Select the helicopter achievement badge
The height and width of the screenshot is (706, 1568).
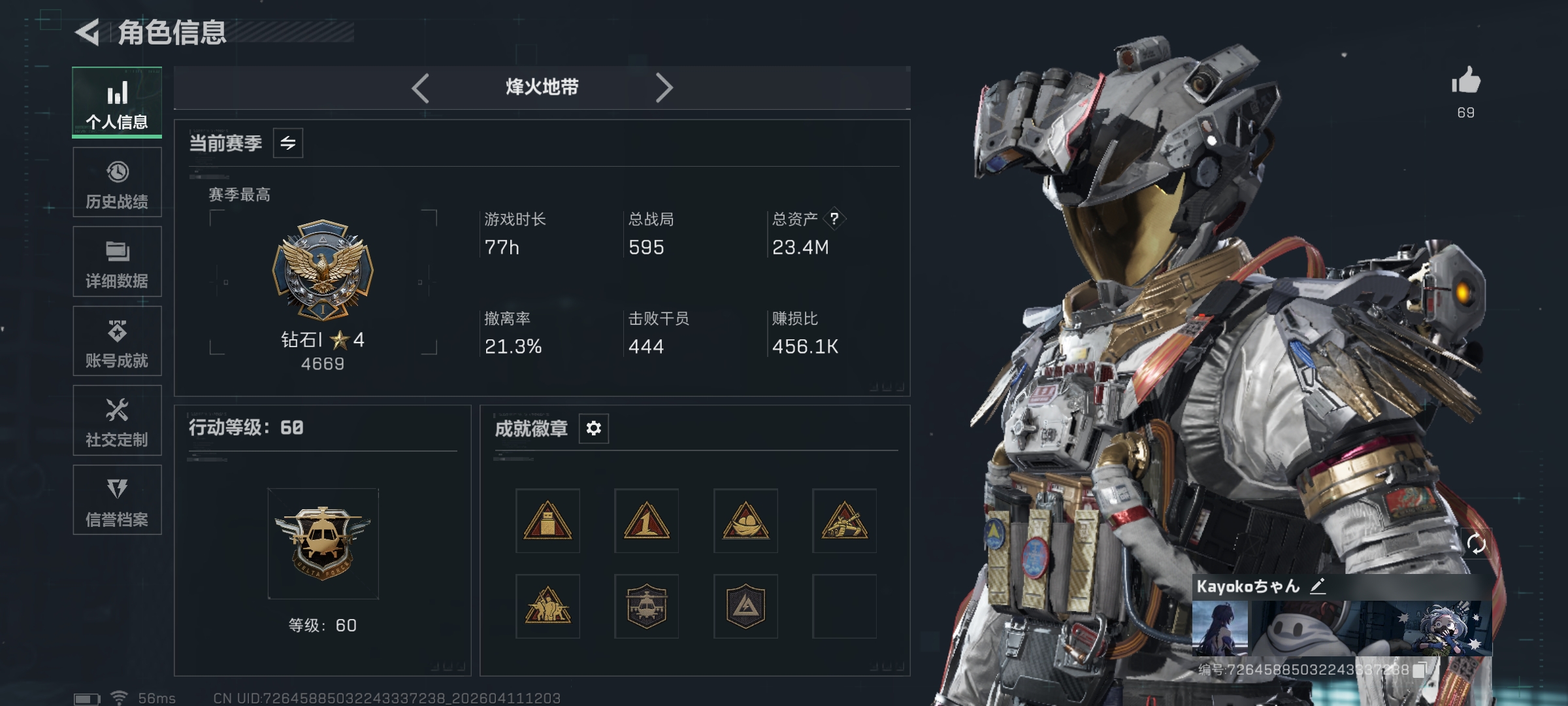(646, 607)
